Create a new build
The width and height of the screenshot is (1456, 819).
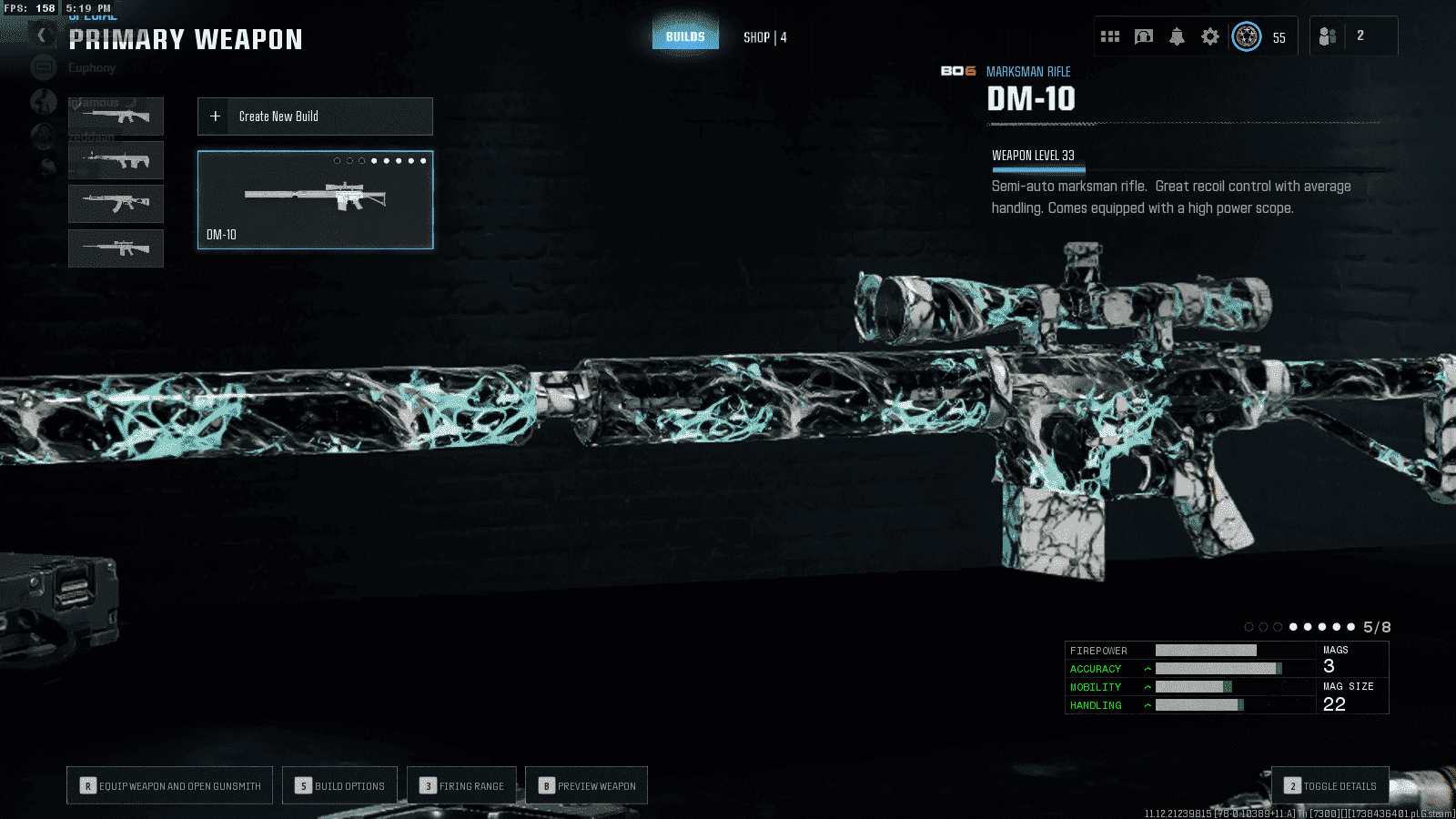[315, 116]
